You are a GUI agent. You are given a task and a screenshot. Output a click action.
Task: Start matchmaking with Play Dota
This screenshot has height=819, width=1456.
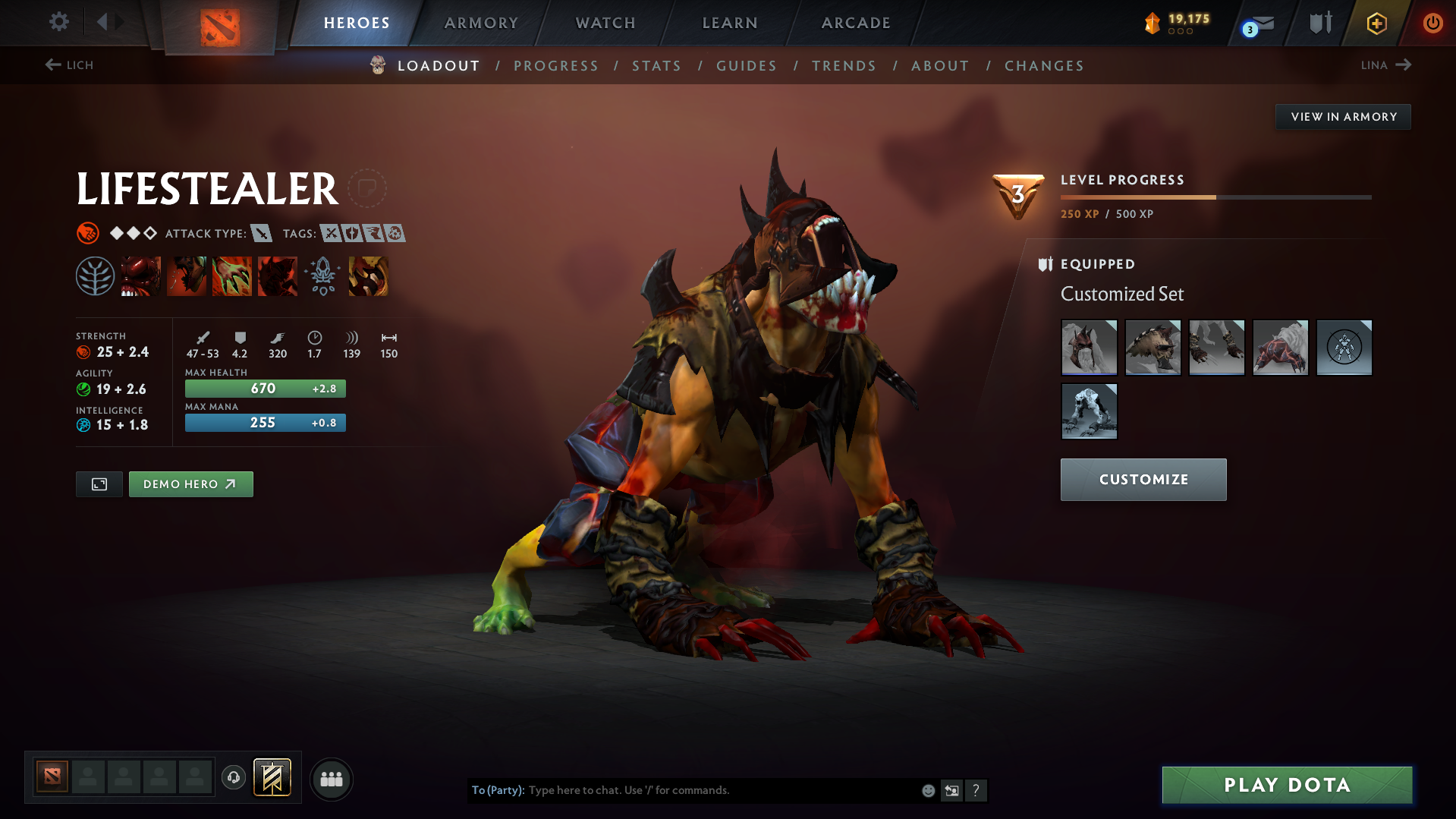pyautogui.click(x=1287, y=785)
